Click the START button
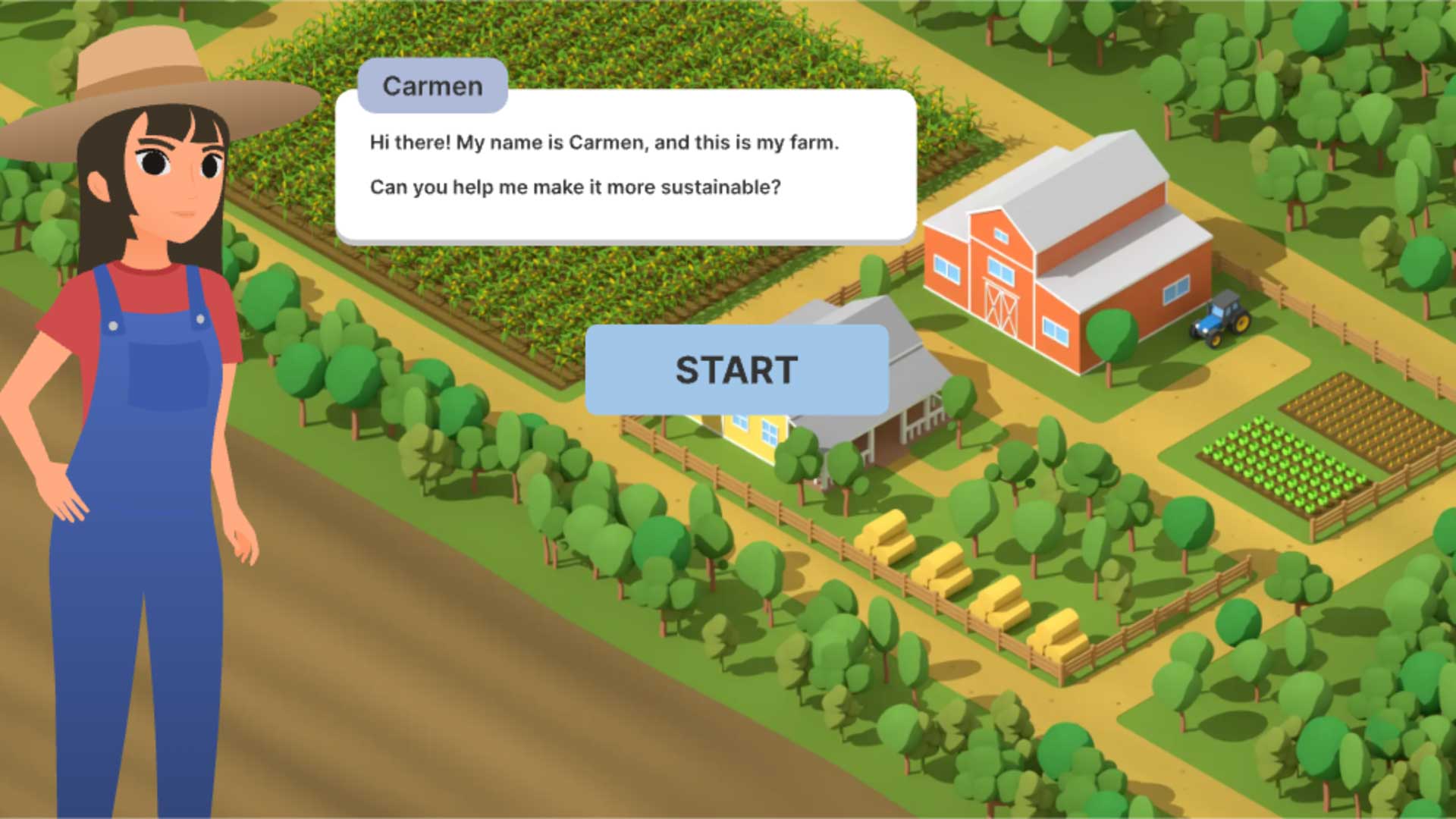Screen dimensions: 1456x819 736,370
